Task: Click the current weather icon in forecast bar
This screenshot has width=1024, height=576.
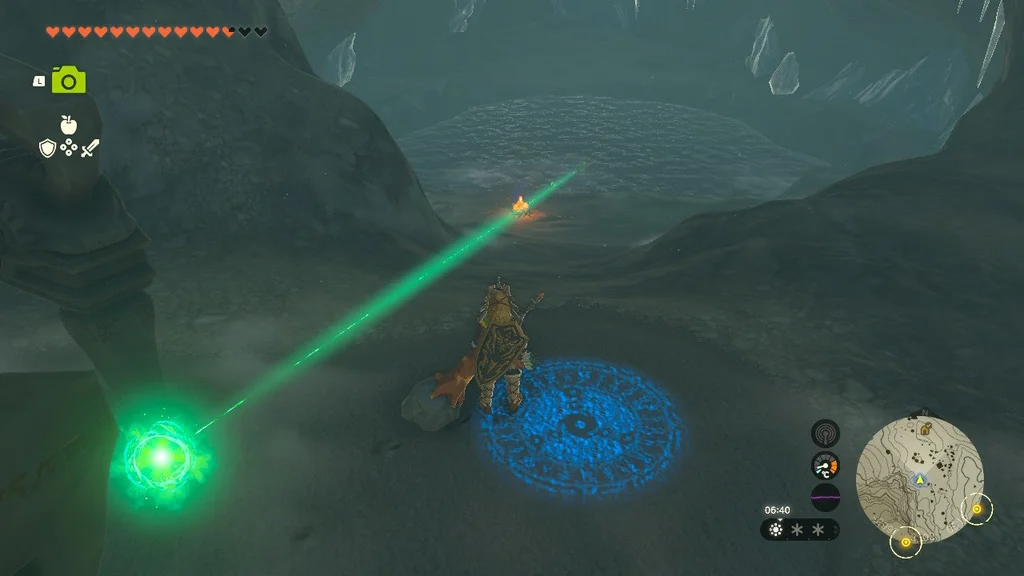Action: [776, 529]
